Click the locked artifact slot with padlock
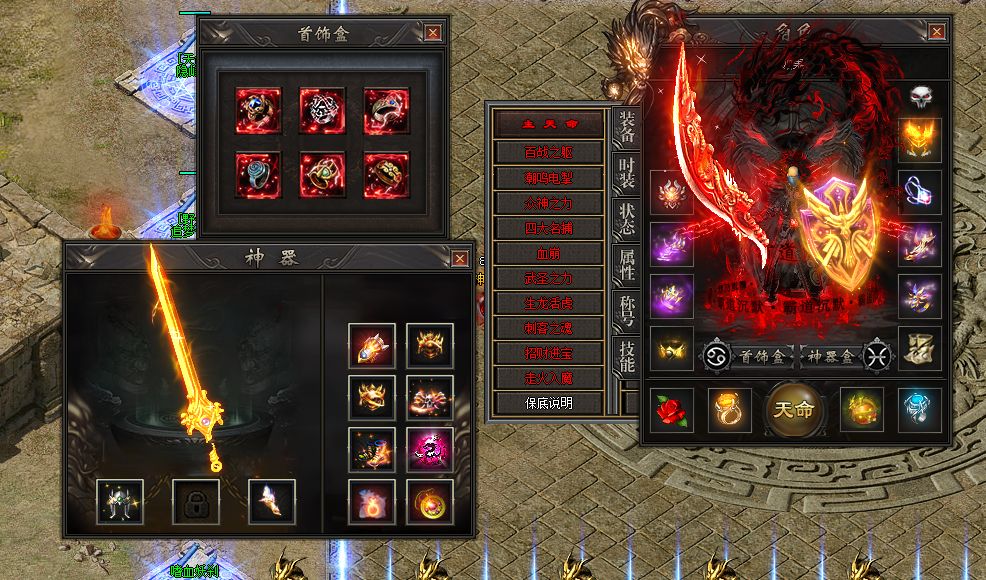The height and width of the screenshot is (580, 986). [196, 501]
